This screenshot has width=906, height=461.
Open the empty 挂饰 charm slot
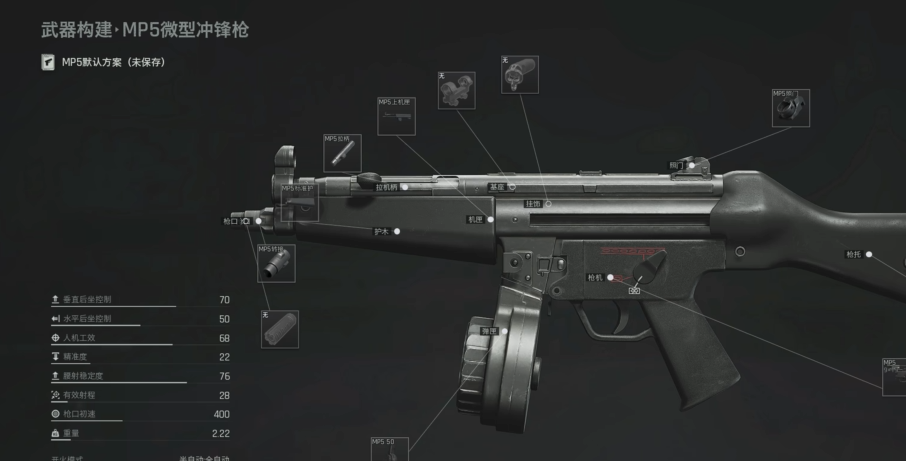[519, 74]
